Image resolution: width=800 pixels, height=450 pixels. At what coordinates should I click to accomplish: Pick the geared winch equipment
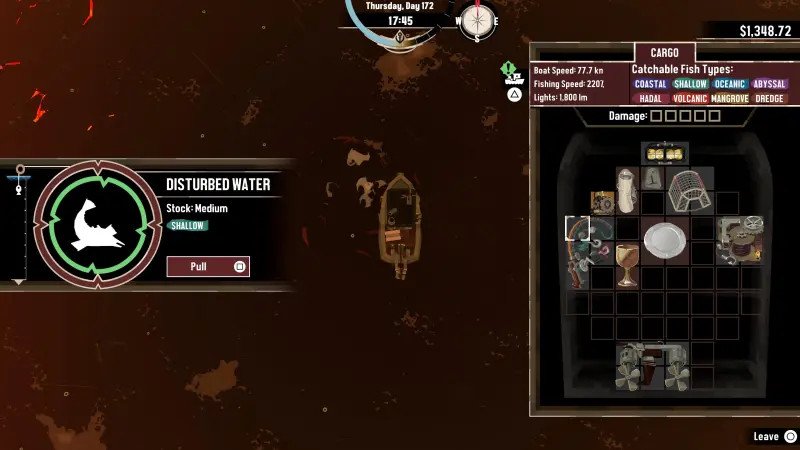(x=741, y=240)
